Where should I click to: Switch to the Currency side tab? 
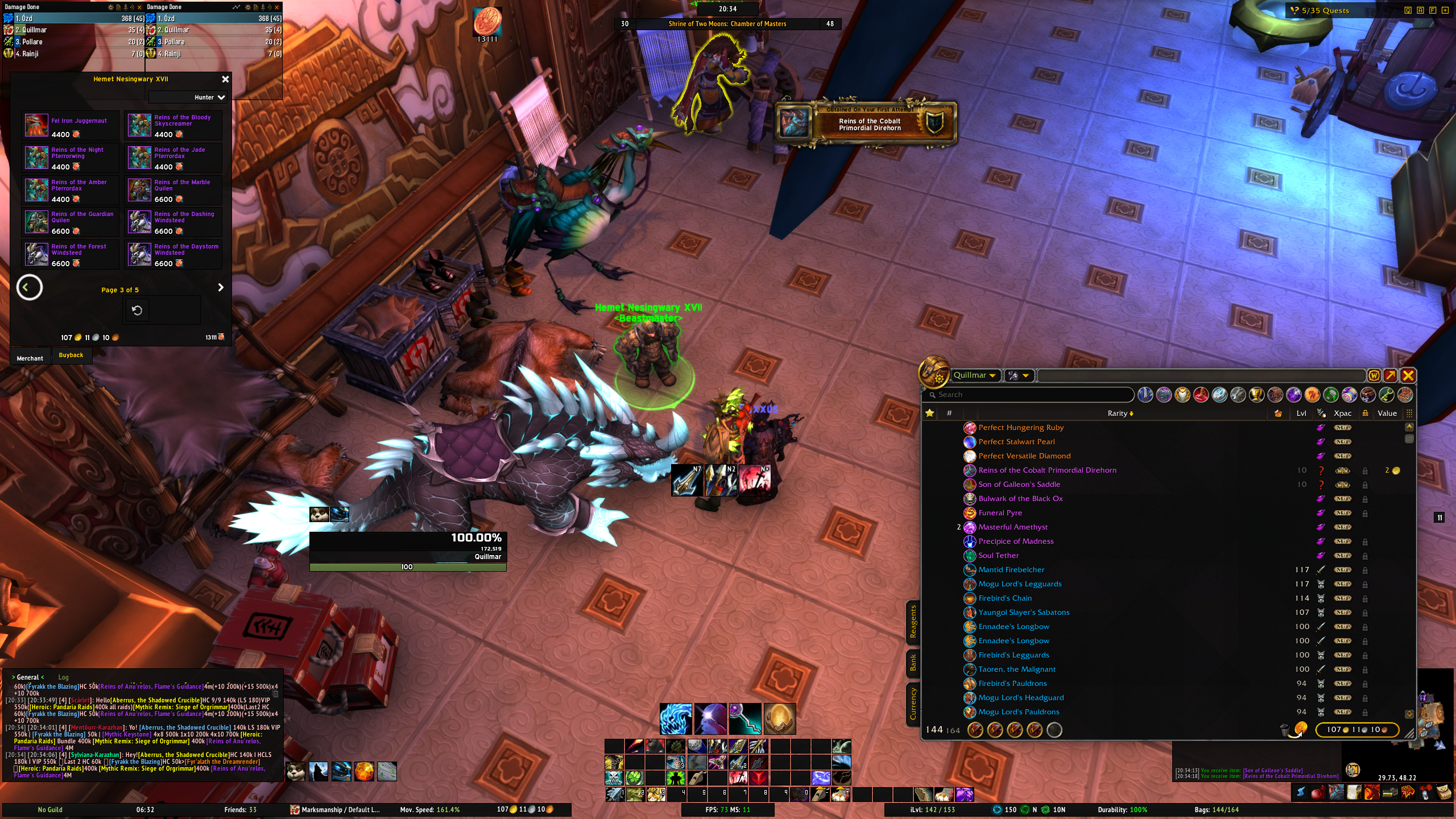tap(913, 704)
